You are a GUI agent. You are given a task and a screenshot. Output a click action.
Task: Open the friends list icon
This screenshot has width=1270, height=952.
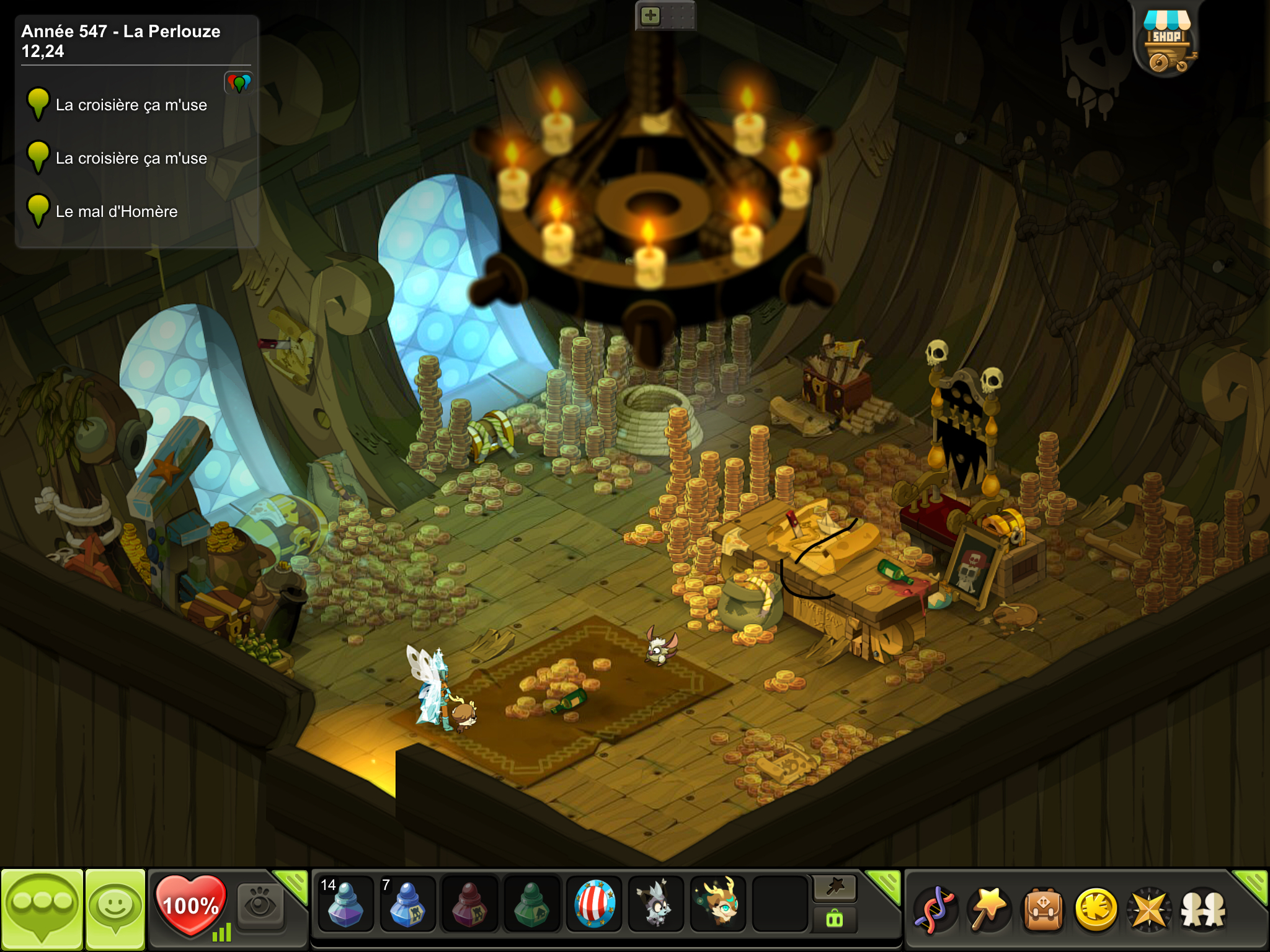point(1203,910)
